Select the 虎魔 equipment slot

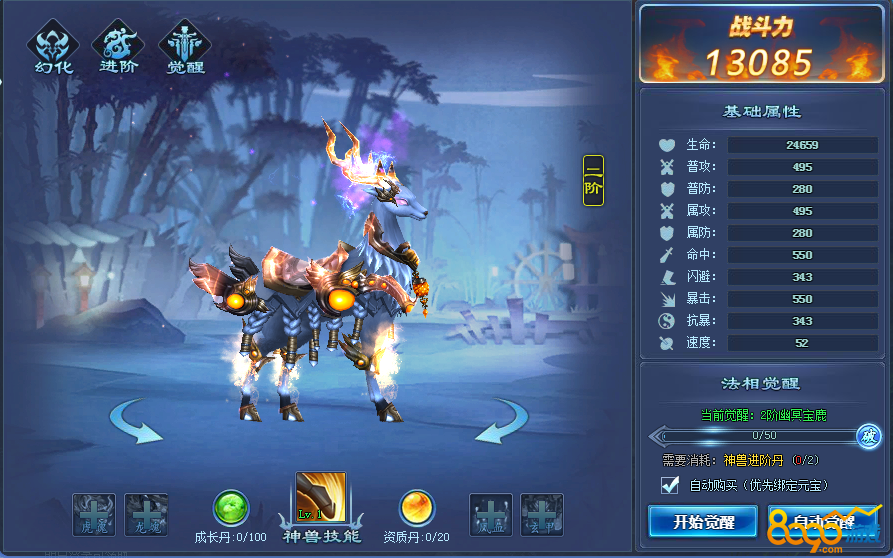coord(93,514)
